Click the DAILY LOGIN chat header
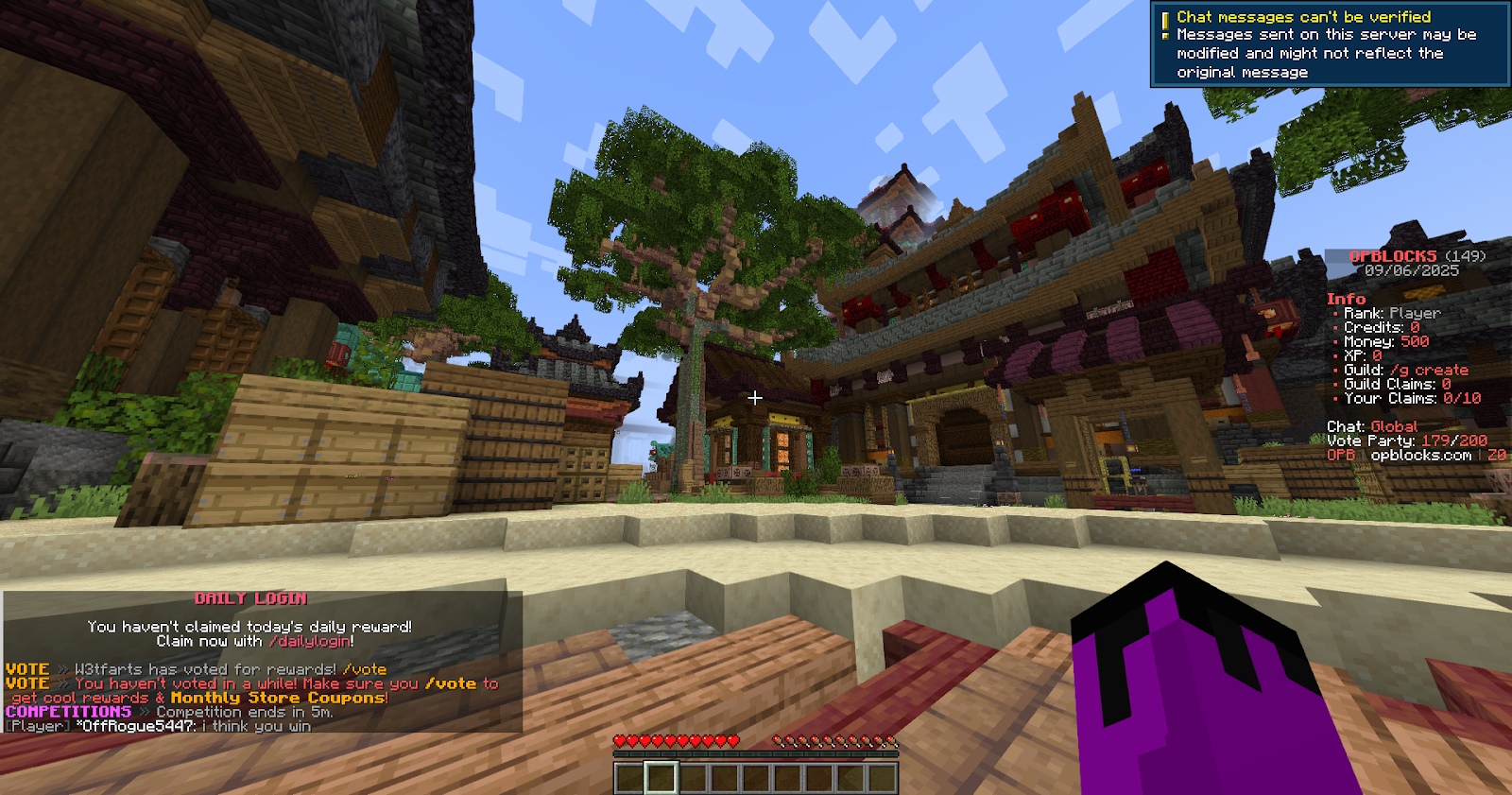The height and width of the screenshot is (795, 1512). (252, 597)
